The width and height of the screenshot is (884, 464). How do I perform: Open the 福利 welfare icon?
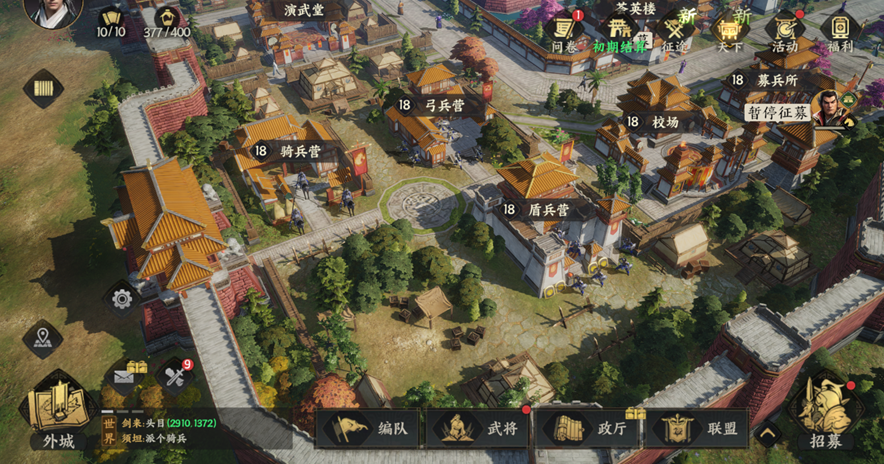point(840,29)
